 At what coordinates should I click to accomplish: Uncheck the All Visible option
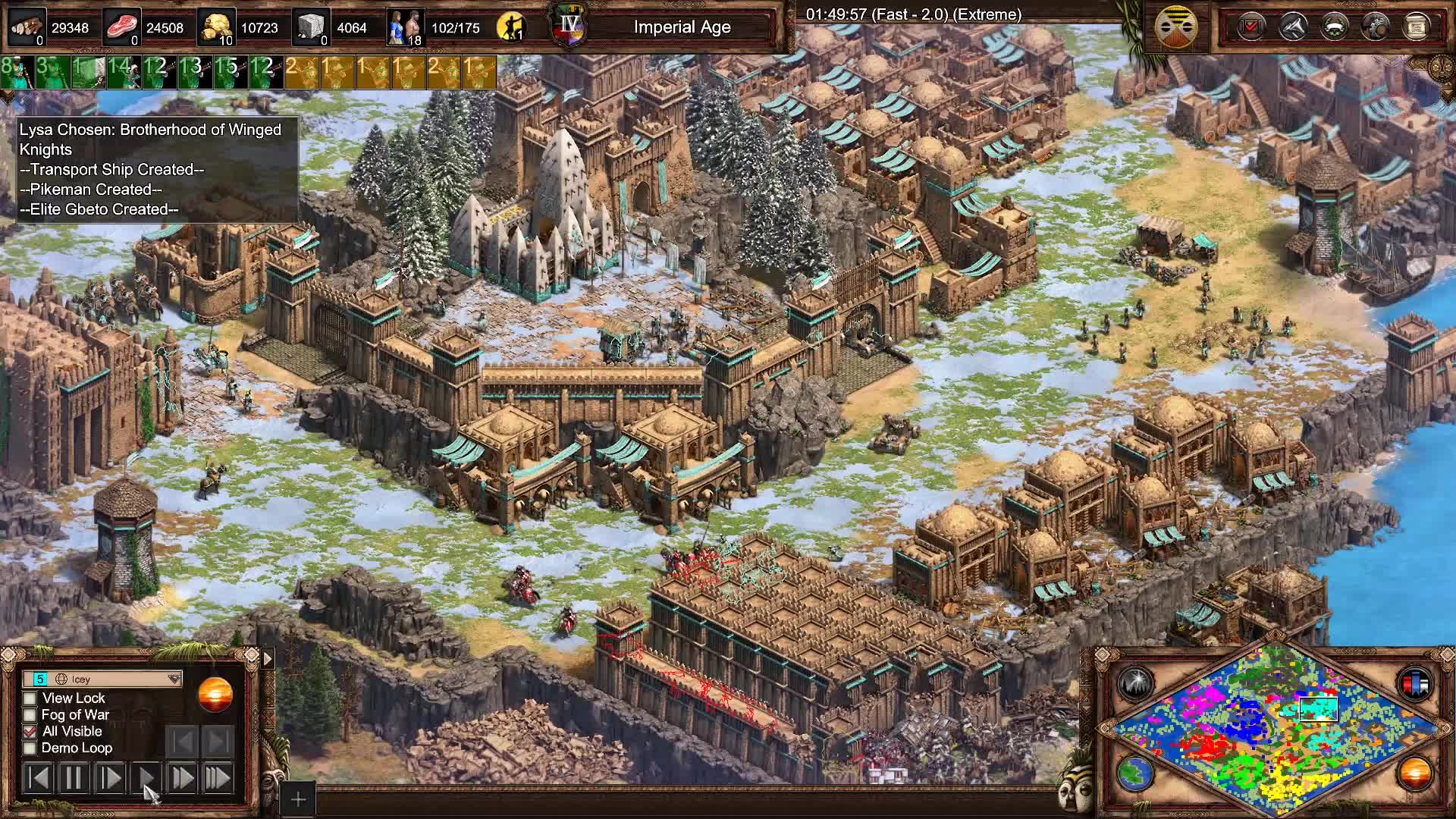pyautogui.click(x=30, y=731)
